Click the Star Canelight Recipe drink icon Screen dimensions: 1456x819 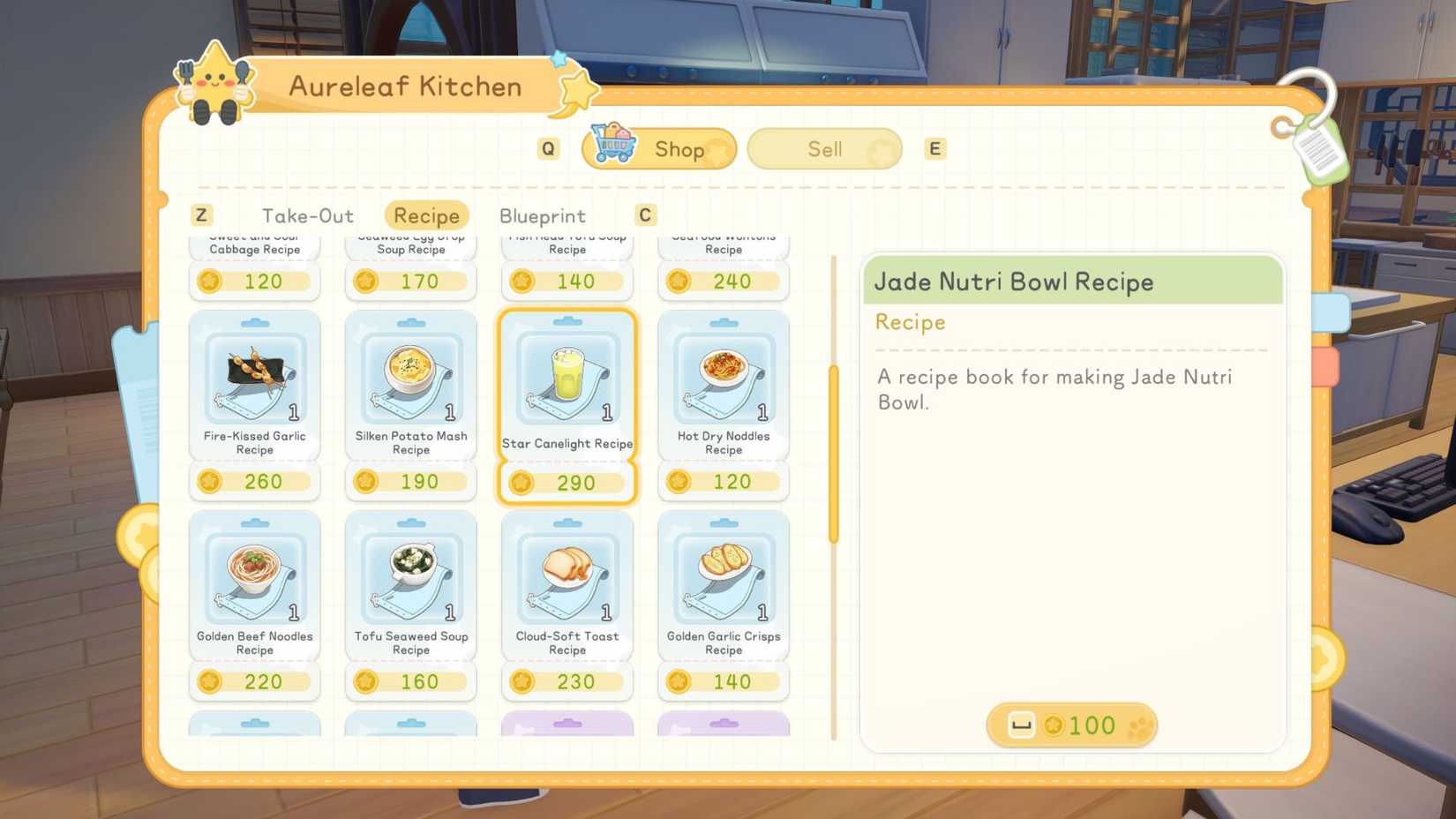tap(567, 375)
